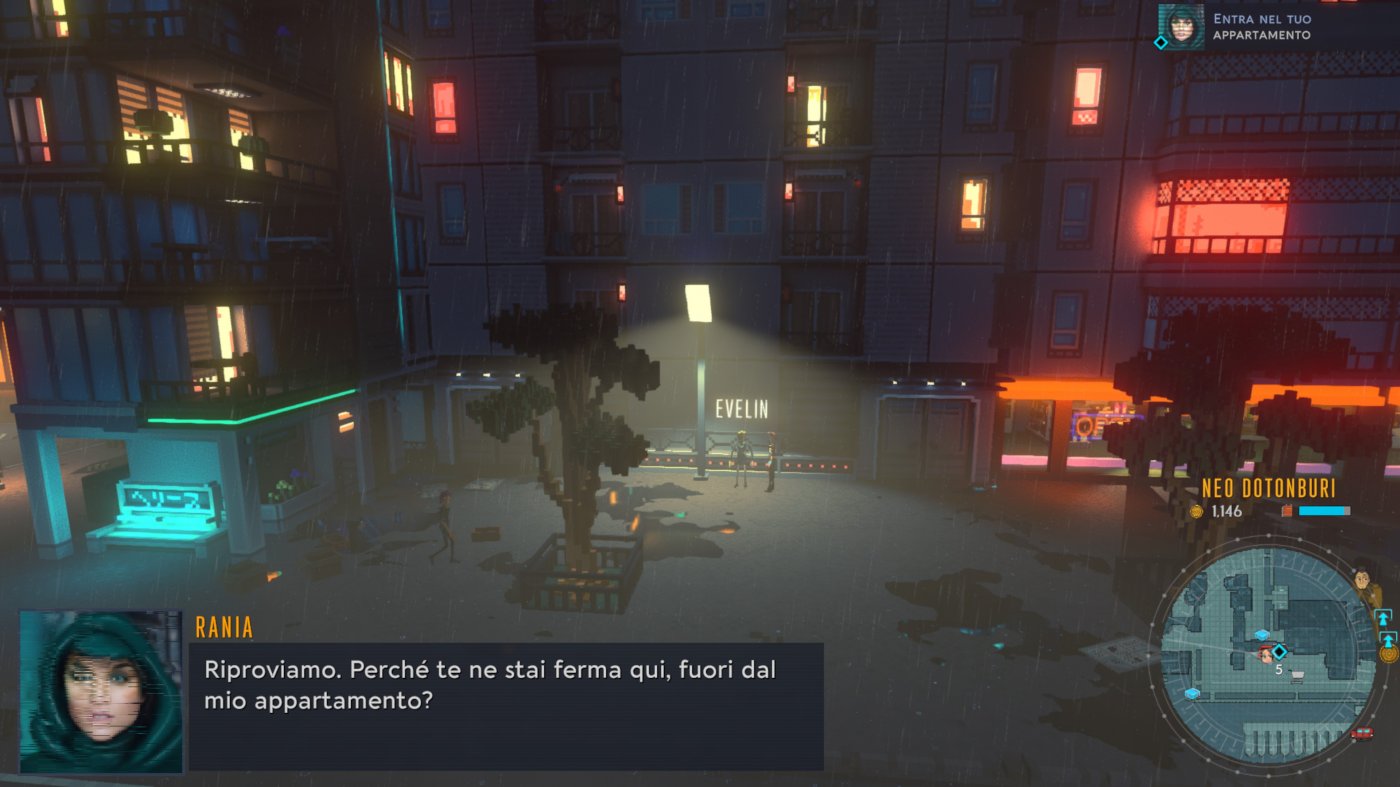Click the '5' distance marker on the minimap
Screen dimensions: 1400x787
pos(1278,669)
